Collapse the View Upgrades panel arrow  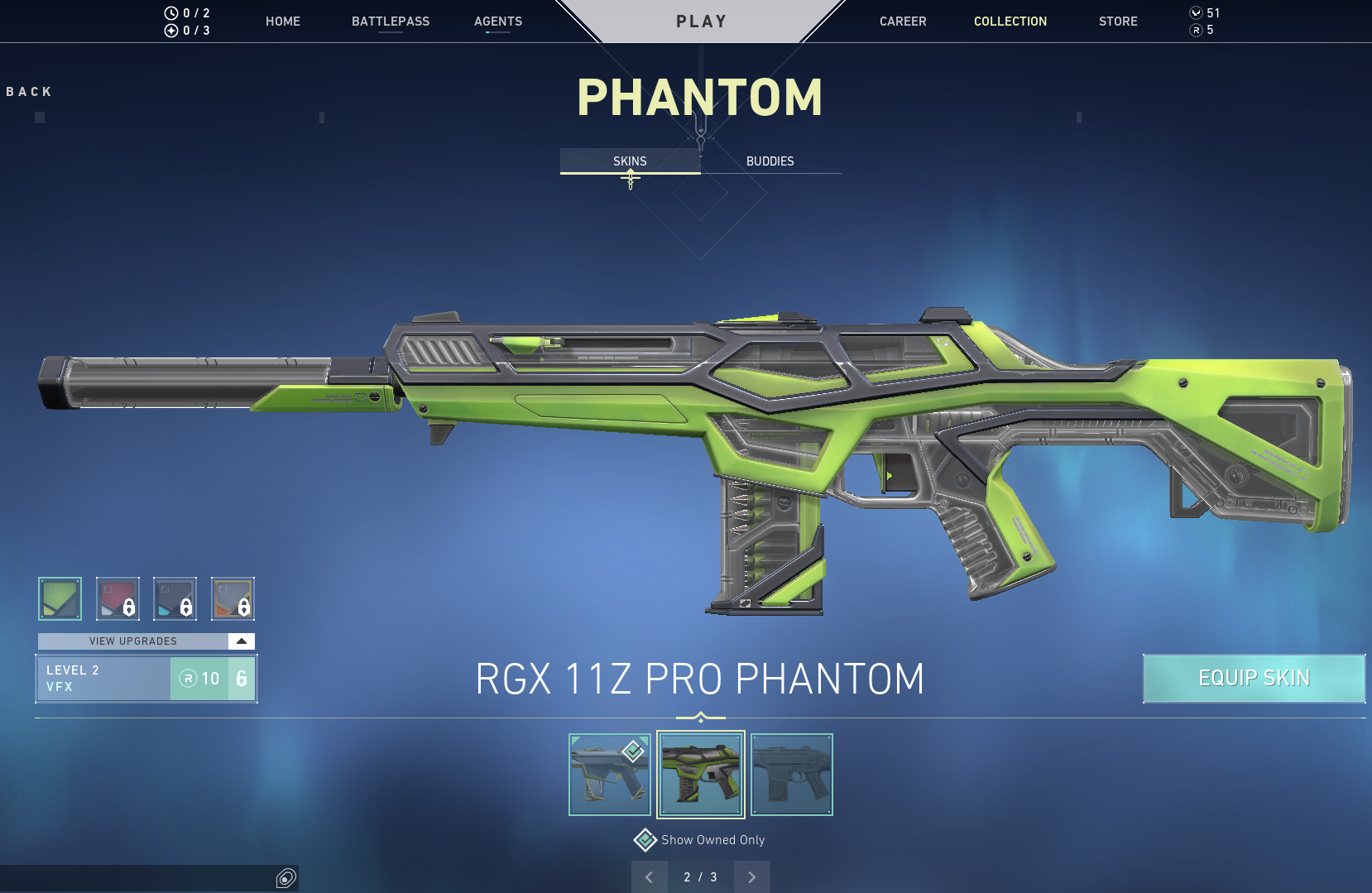tap(240, 641)
